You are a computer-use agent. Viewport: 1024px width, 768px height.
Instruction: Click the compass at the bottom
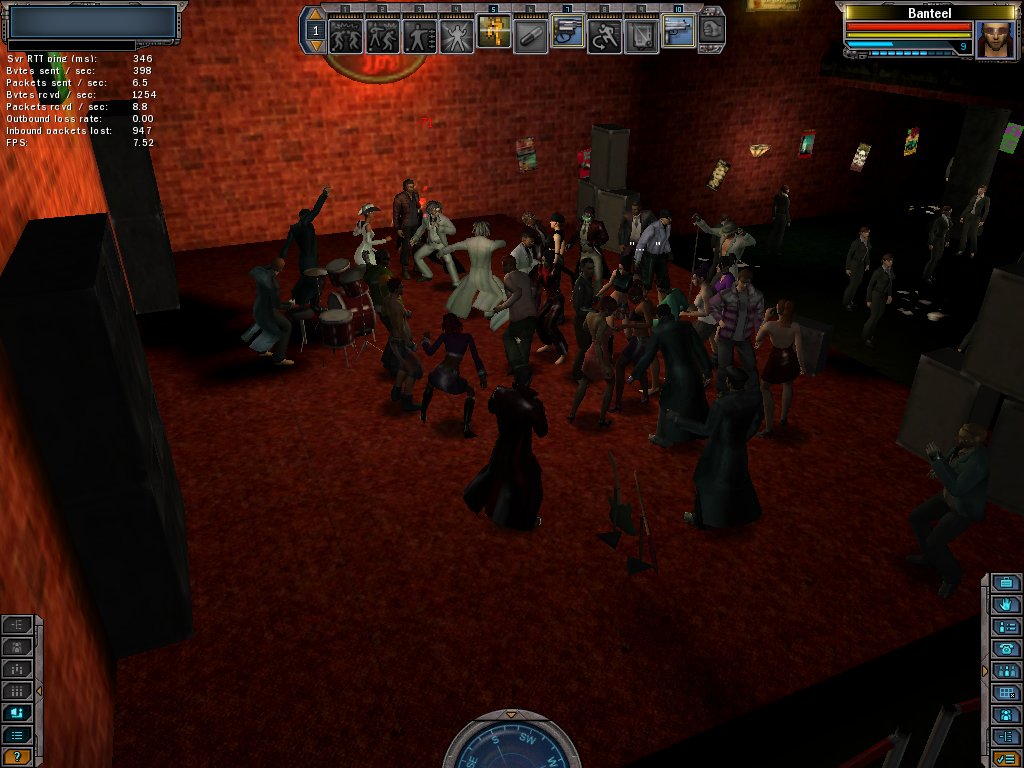coord(511,745)
